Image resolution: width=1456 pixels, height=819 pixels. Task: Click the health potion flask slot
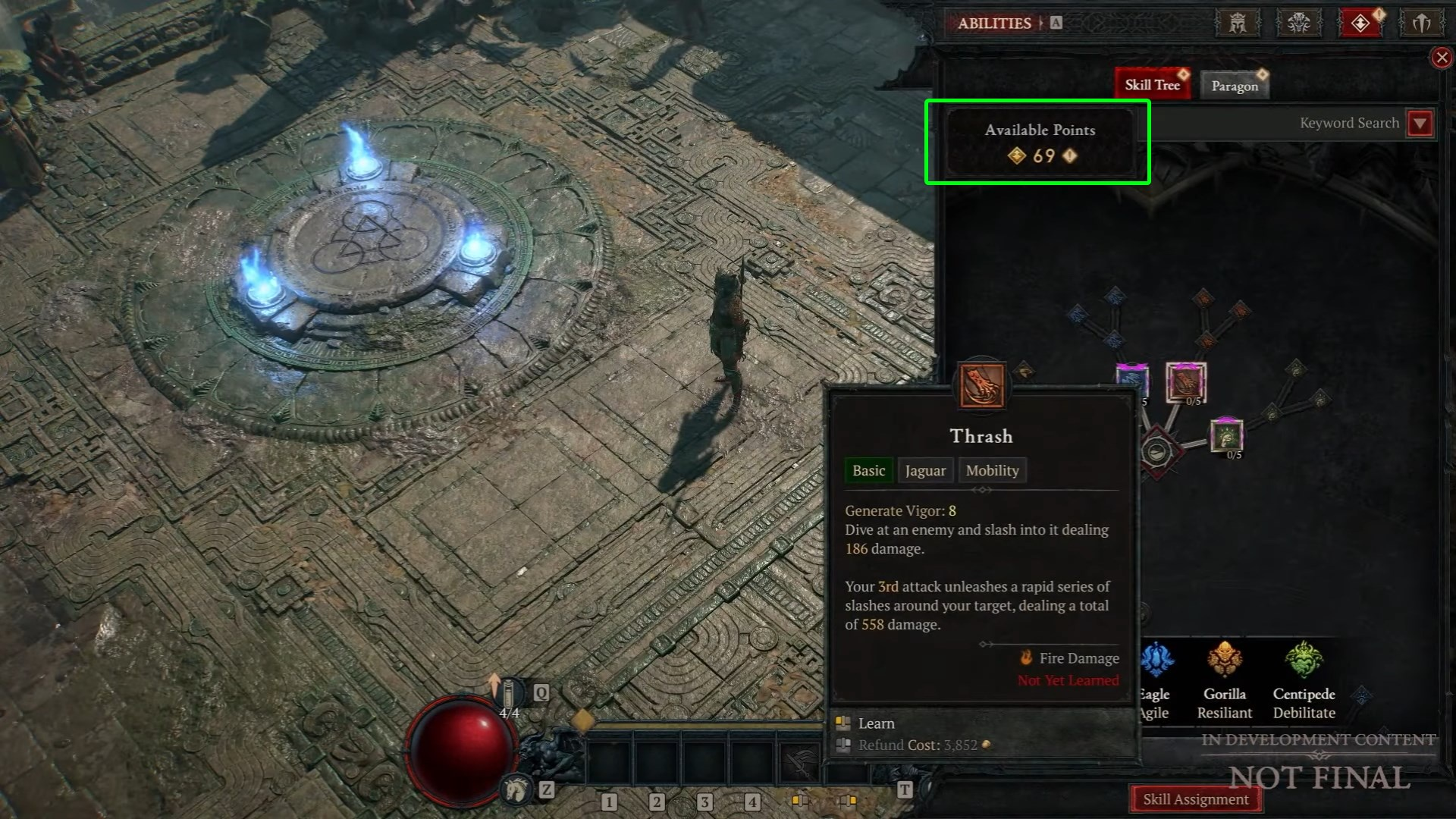[x=510, y=694]
